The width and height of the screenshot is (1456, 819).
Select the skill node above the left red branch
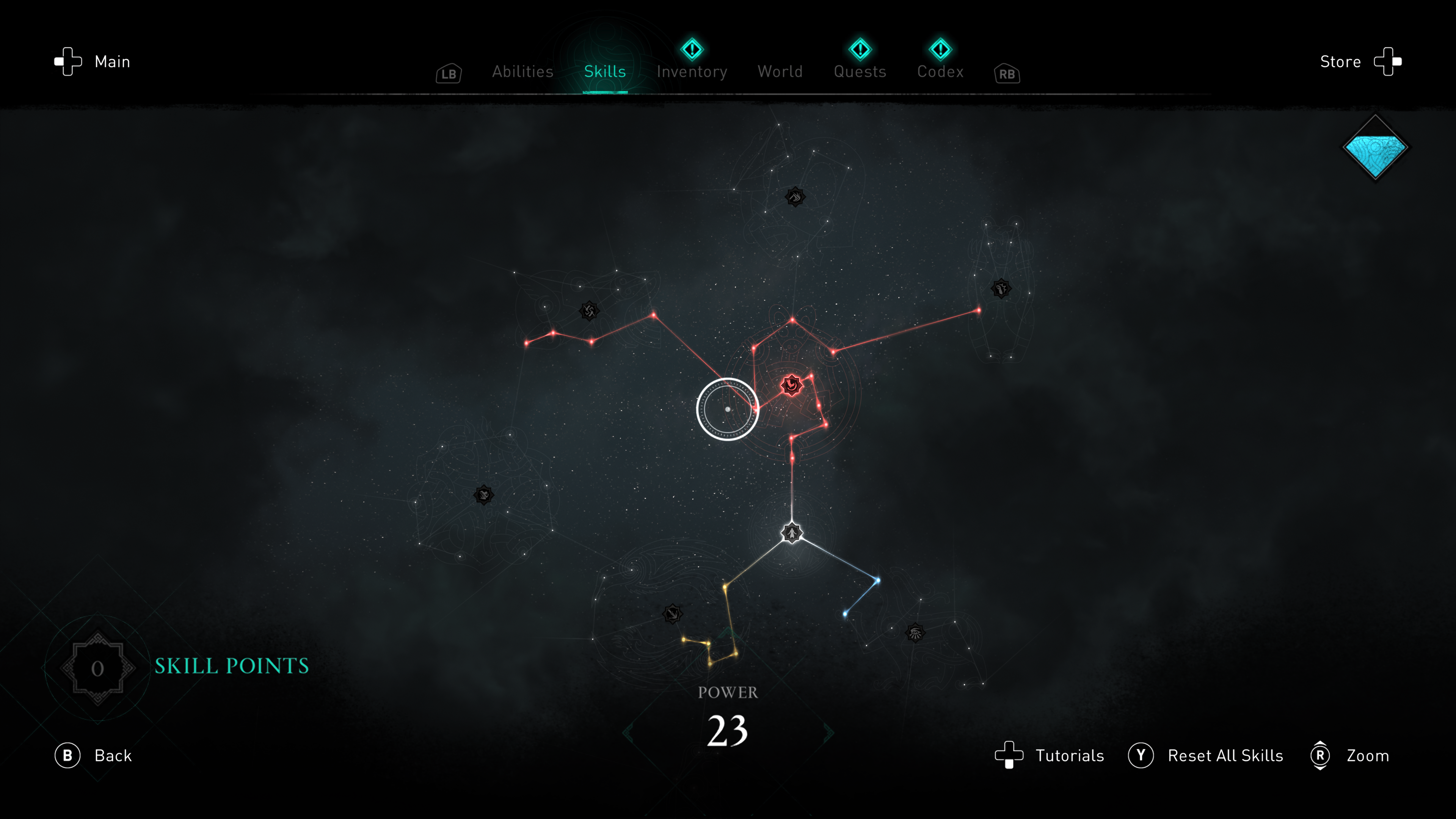(x=589, y=311)
